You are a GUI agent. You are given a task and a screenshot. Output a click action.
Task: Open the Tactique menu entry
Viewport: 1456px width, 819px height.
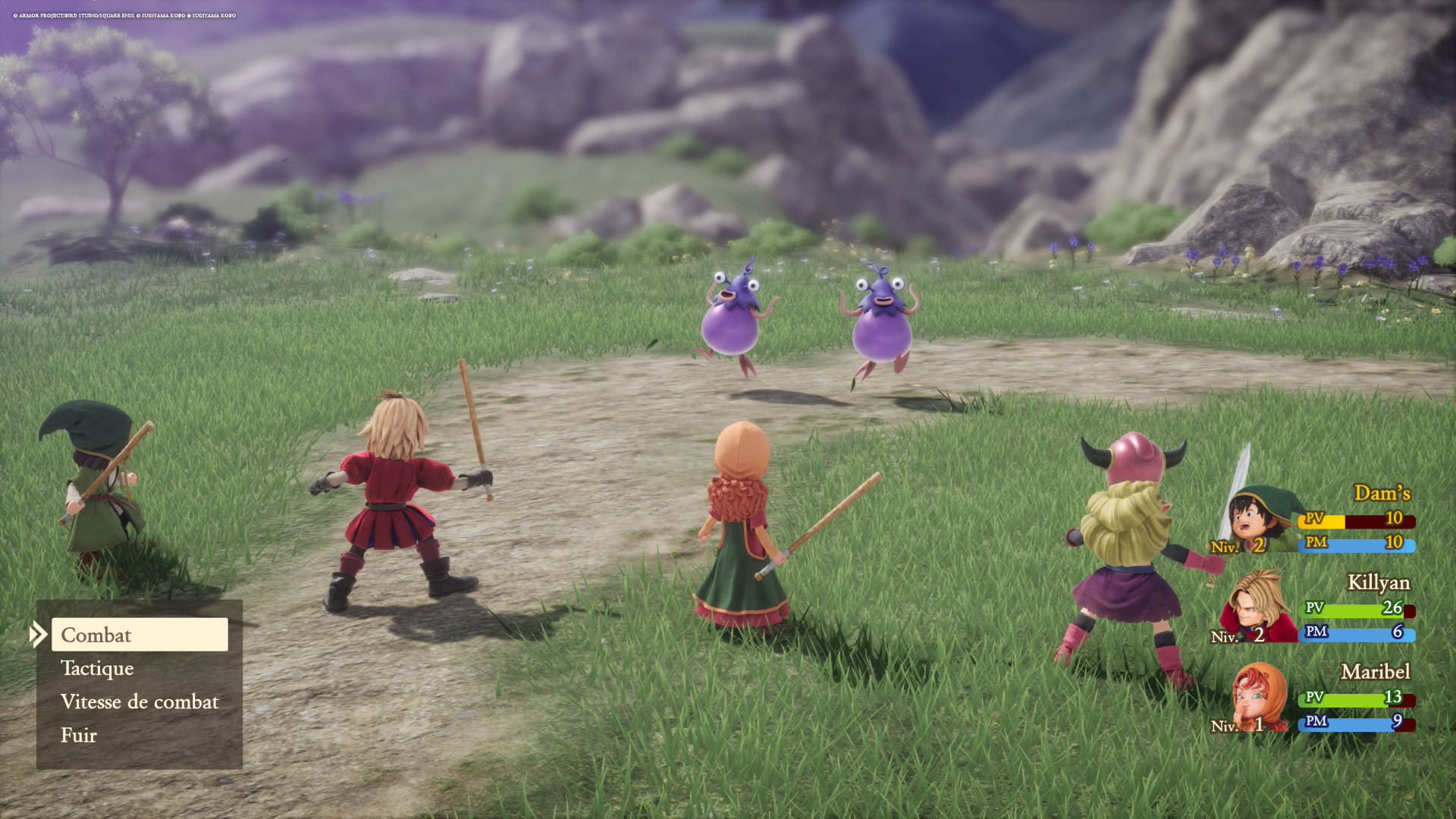coord(97,669)
